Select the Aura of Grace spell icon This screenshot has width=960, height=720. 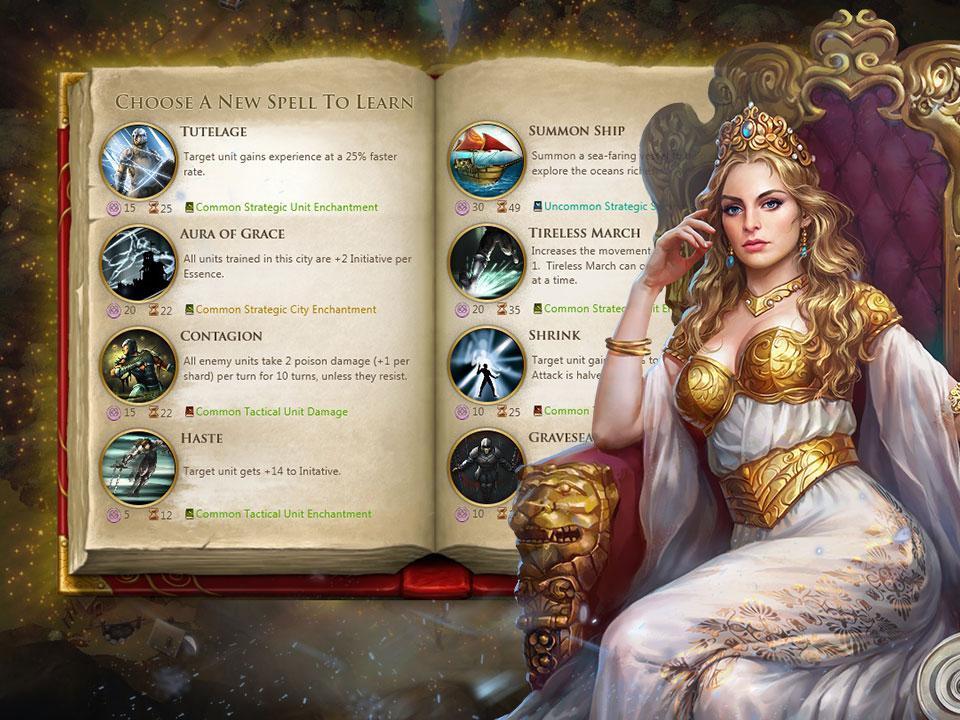139,264
